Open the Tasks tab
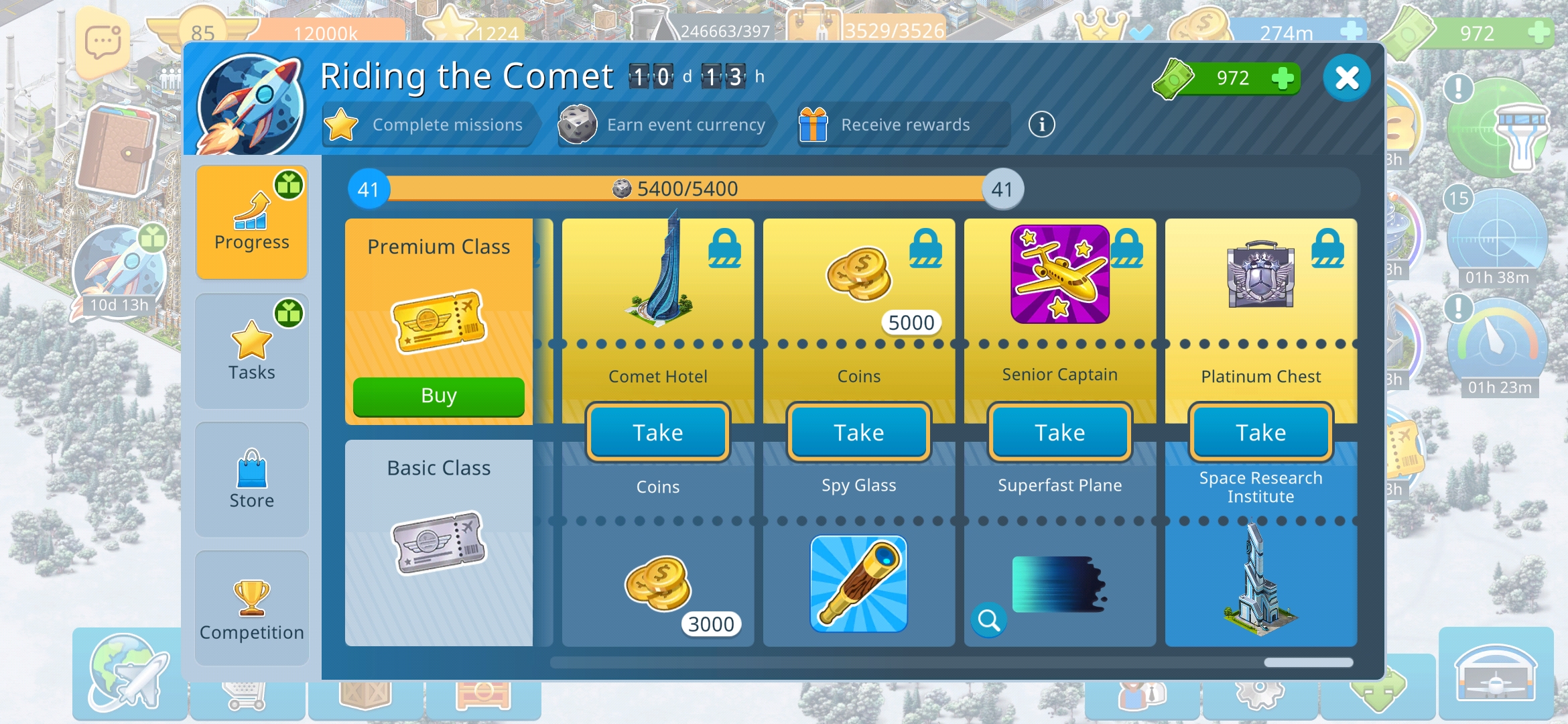This screenshot has height=724, width=1568. pyautogui.click(x=252, y=351)
